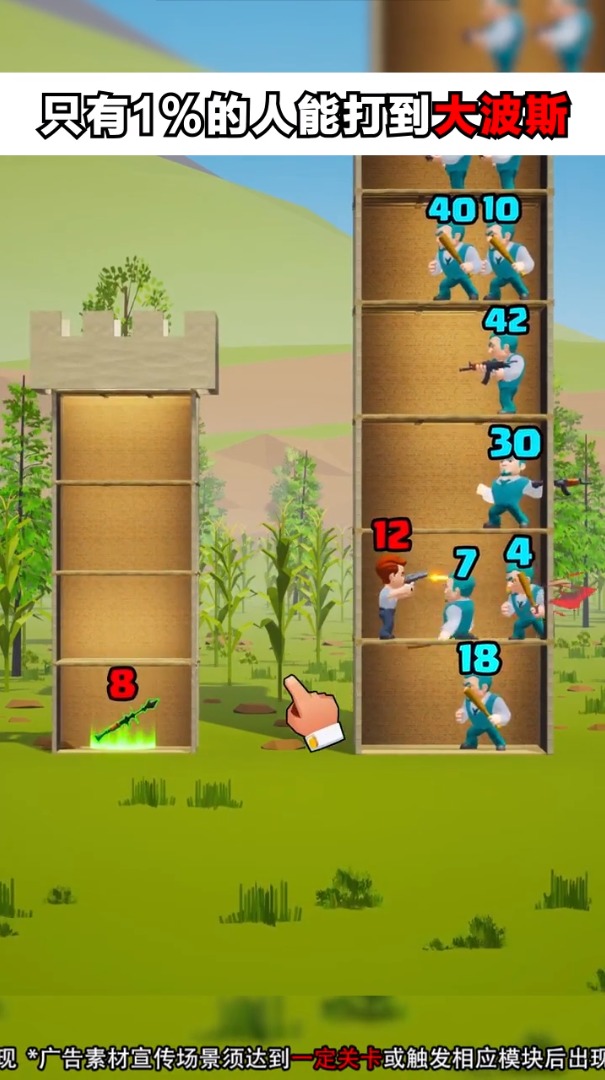The width and height of the screenshot is (605, 1080).
Task: Choose the enemy room with power 18
Action: pyautogui.click(x=455, y=698)
